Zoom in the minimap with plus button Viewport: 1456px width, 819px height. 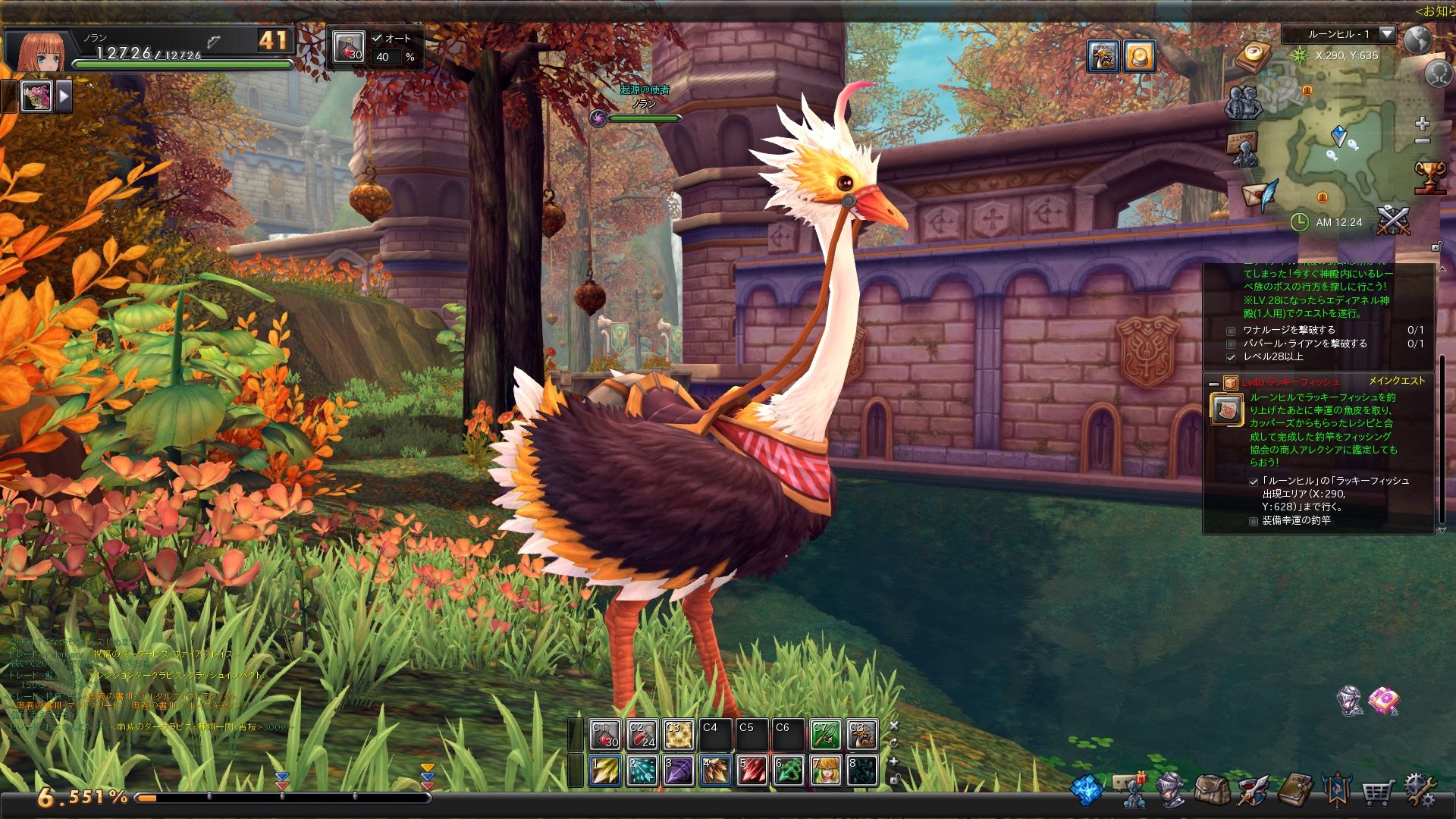1422,124
